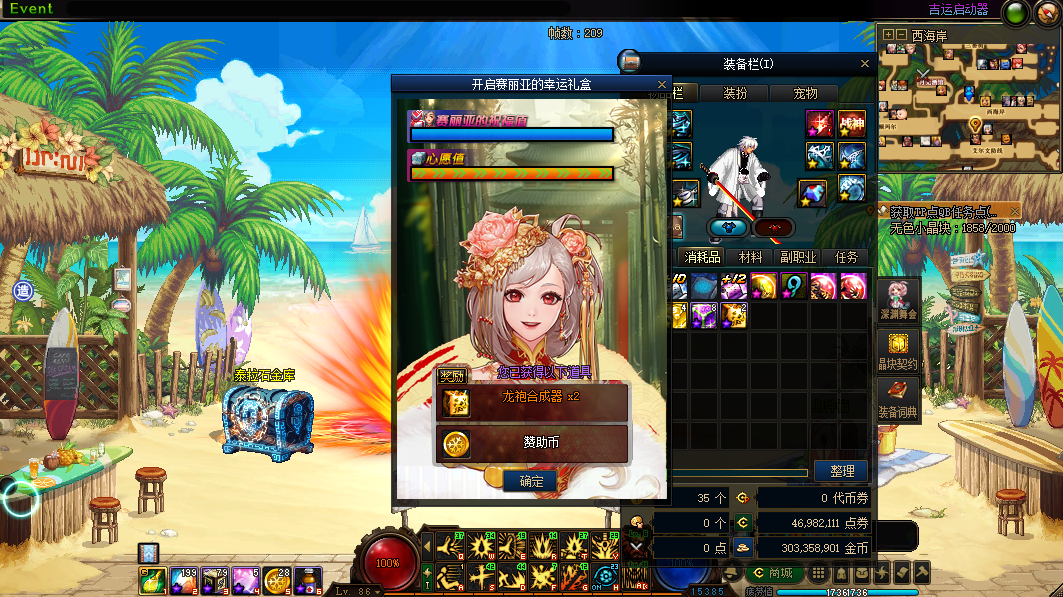Select the 消耗品 item tab
1063x597 pixels.
point(708,257)
